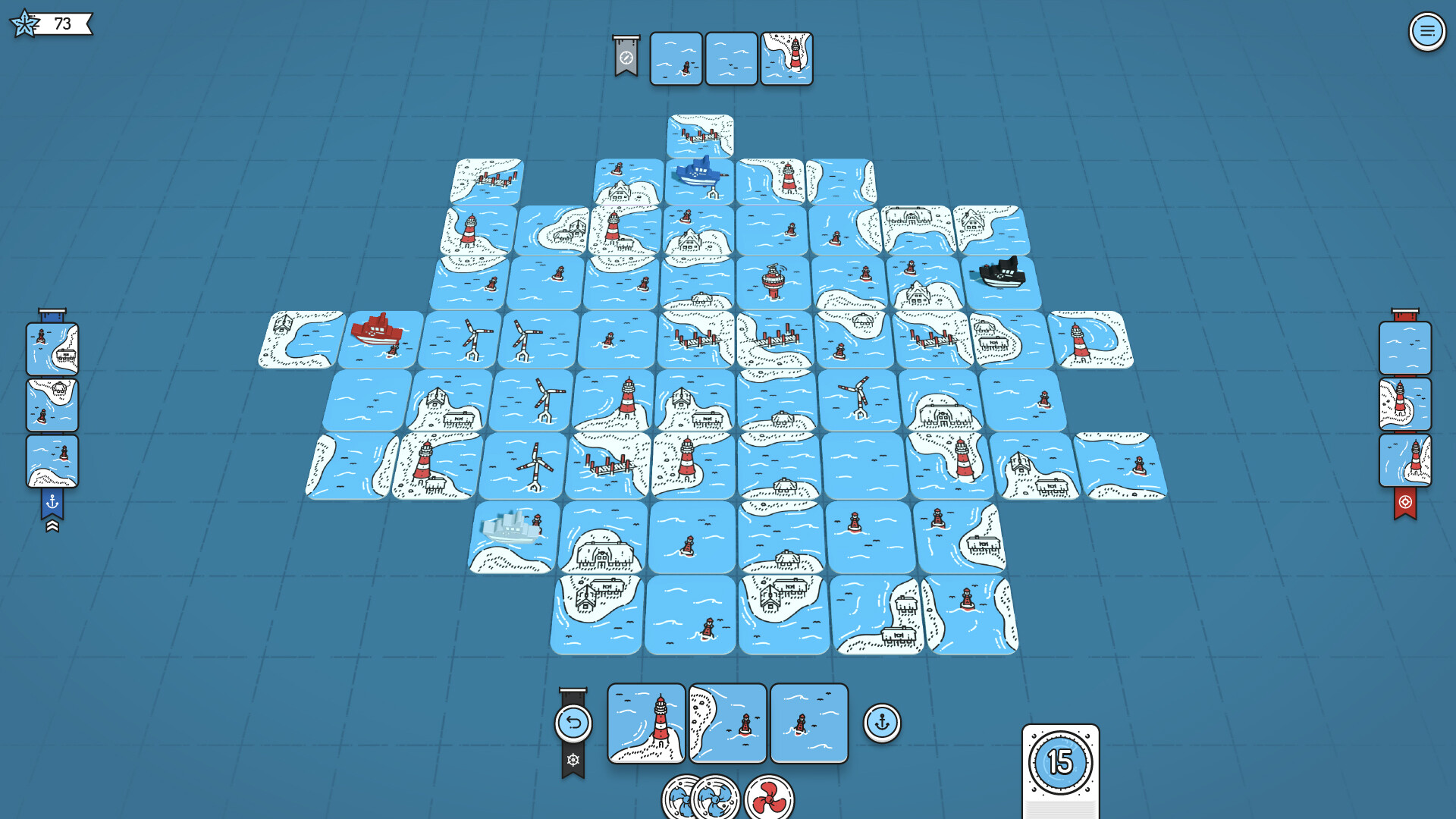Viewport: 1456px width, 819px height.
Task: Select the red propeller token
Action: (768, 796)
